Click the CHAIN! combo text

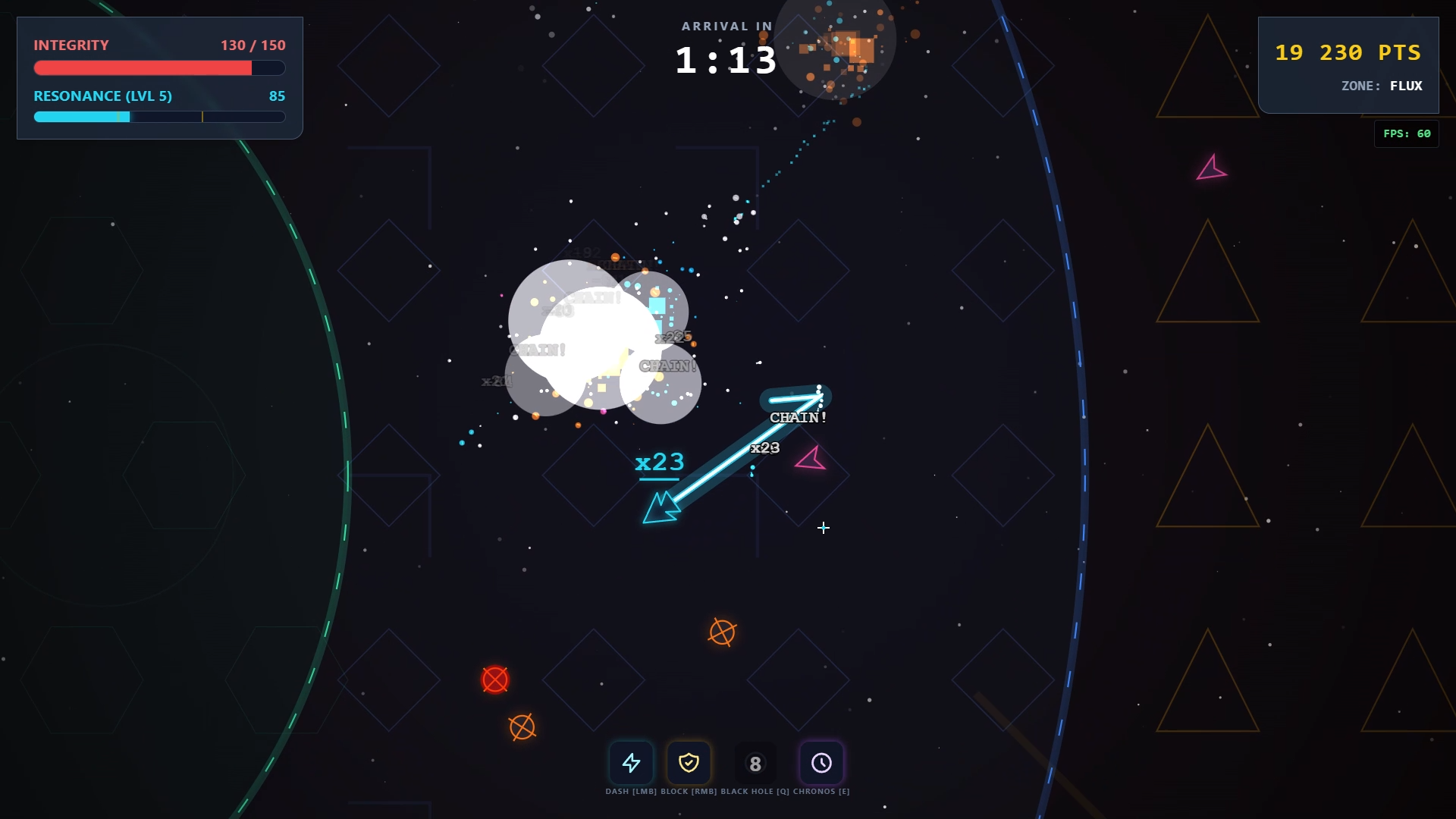(x=796, y=416)
